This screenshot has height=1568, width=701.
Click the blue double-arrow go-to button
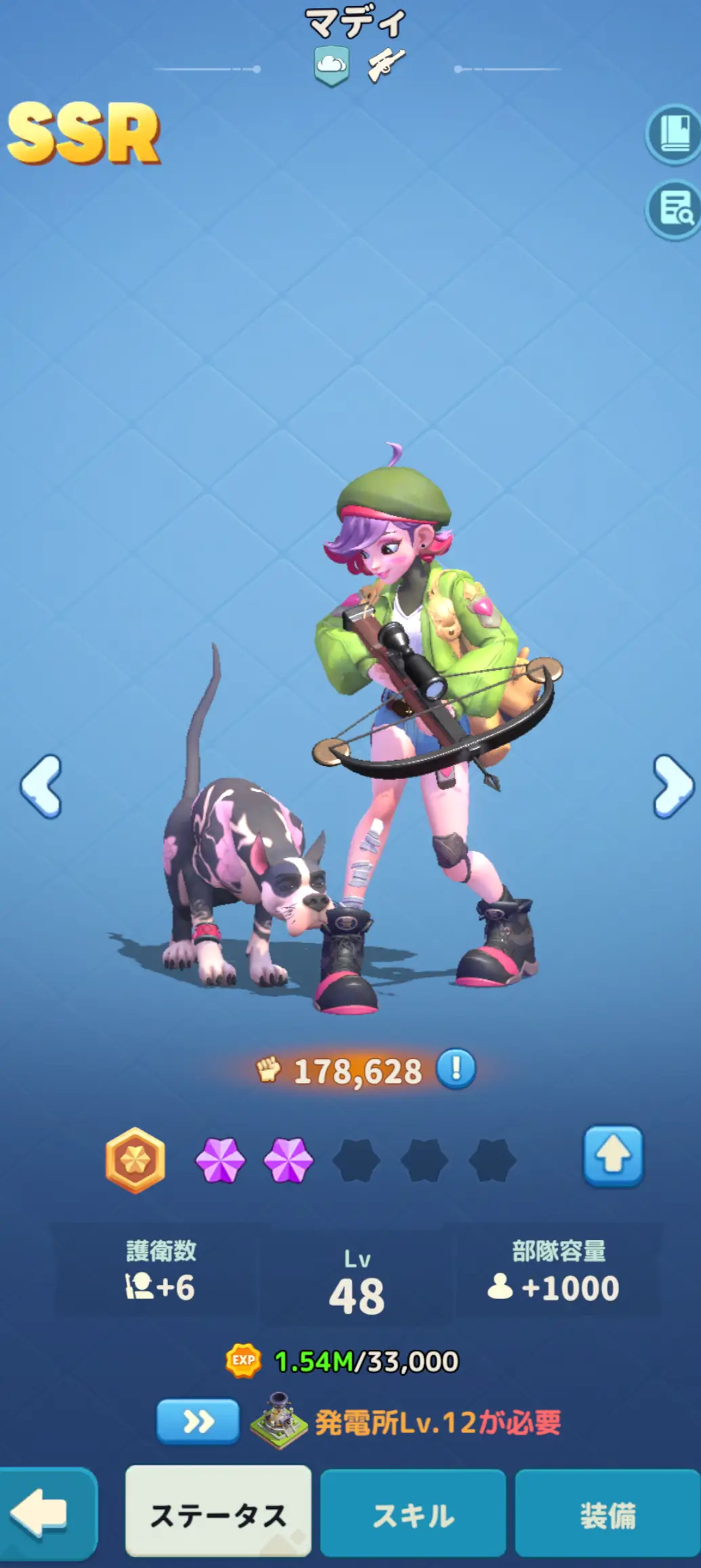[x=198, y=1422]
